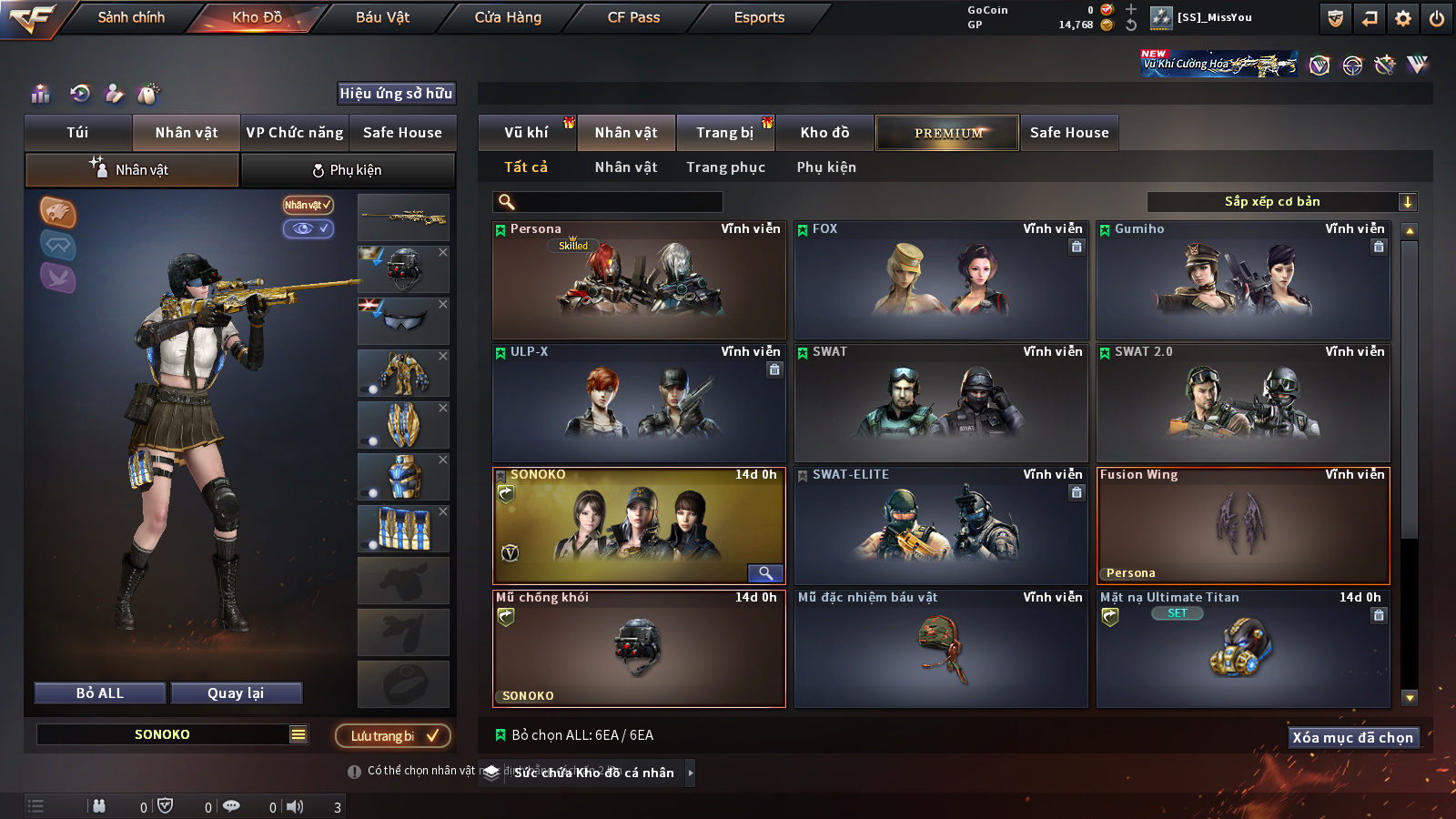Screen dimensions: 1456x819
Task: Select the Persona character card
Action: [639, 280]
